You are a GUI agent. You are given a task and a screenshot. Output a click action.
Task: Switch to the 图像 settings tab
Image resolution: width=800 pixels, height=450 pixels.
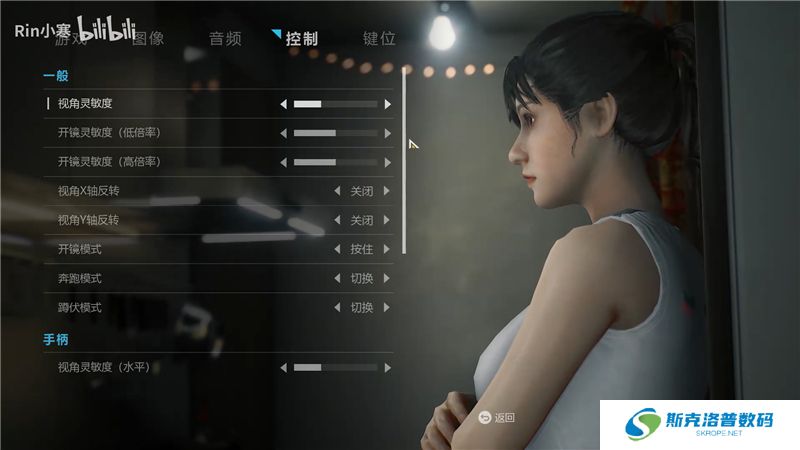[x=148, y=39]
